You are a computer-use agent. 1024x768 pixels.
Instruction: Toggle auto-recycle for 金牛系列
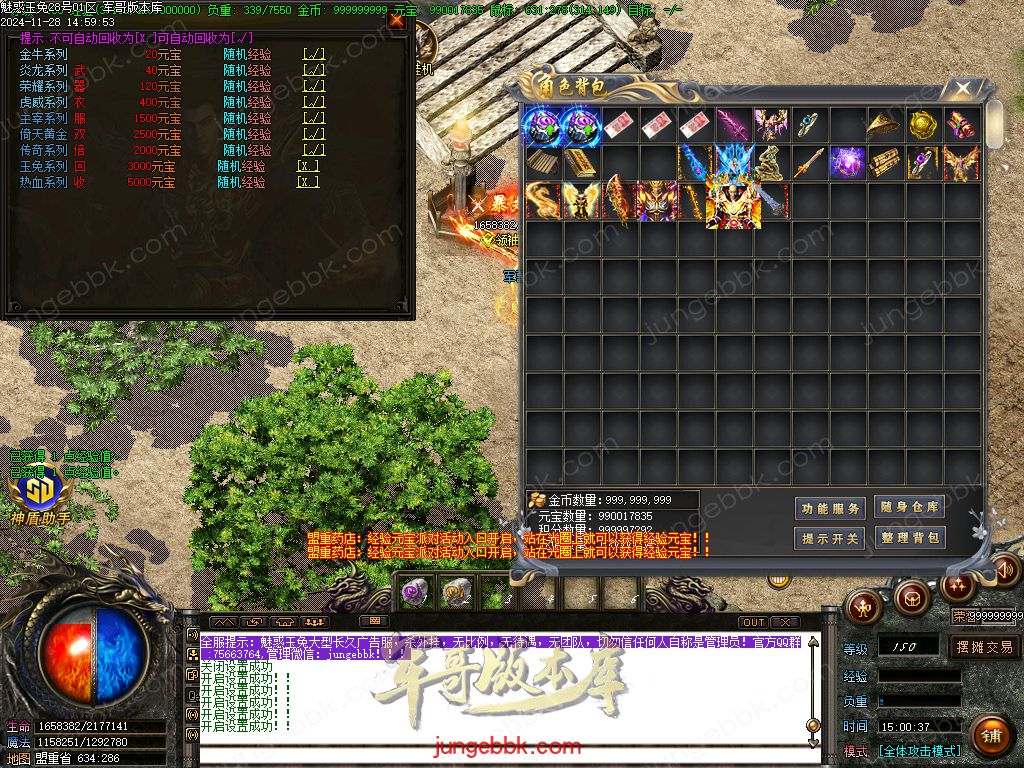(x=313, y=55)
